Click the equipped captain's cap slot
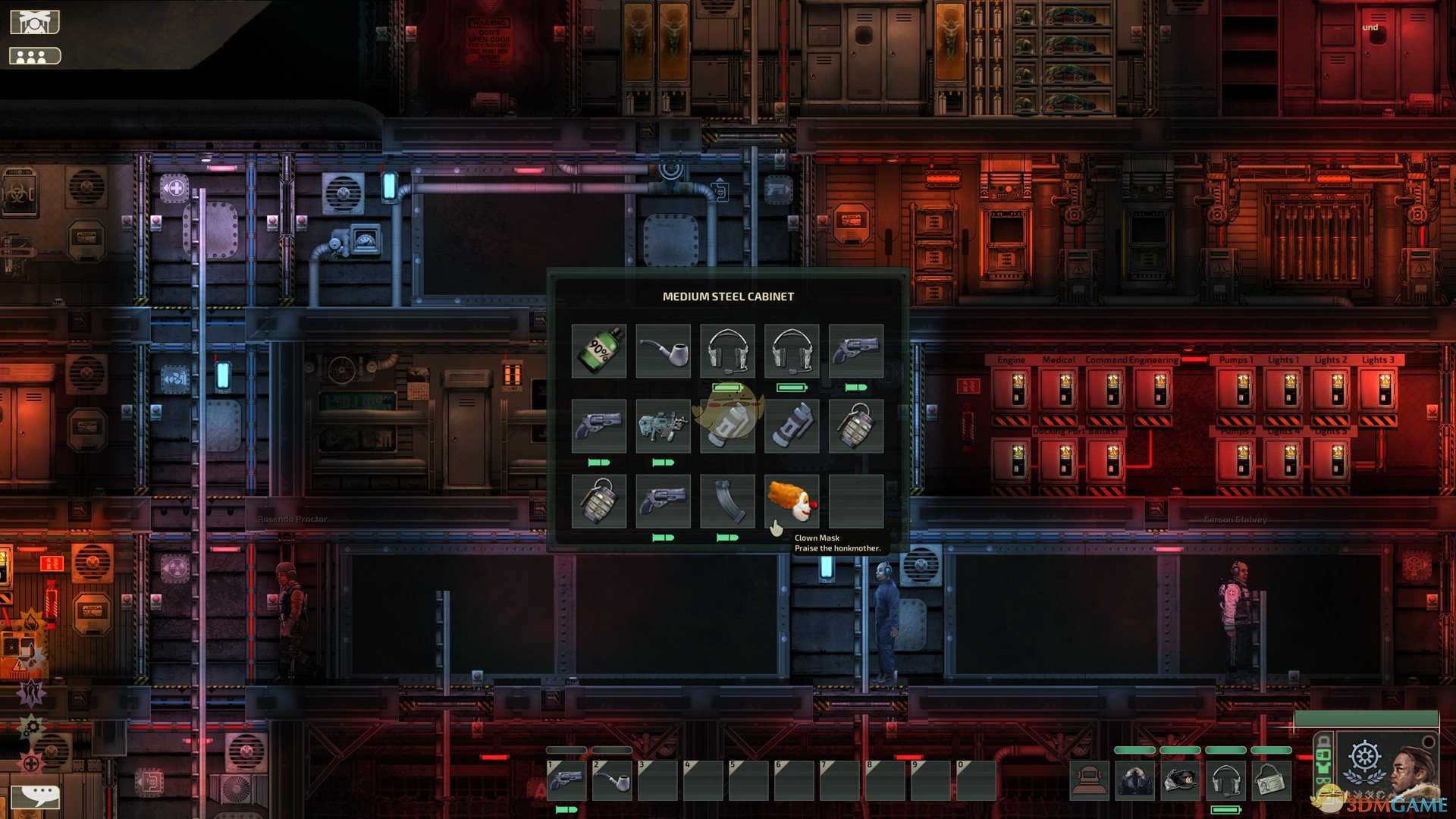Screen dimensions: 1456x819 point(1180,780)
